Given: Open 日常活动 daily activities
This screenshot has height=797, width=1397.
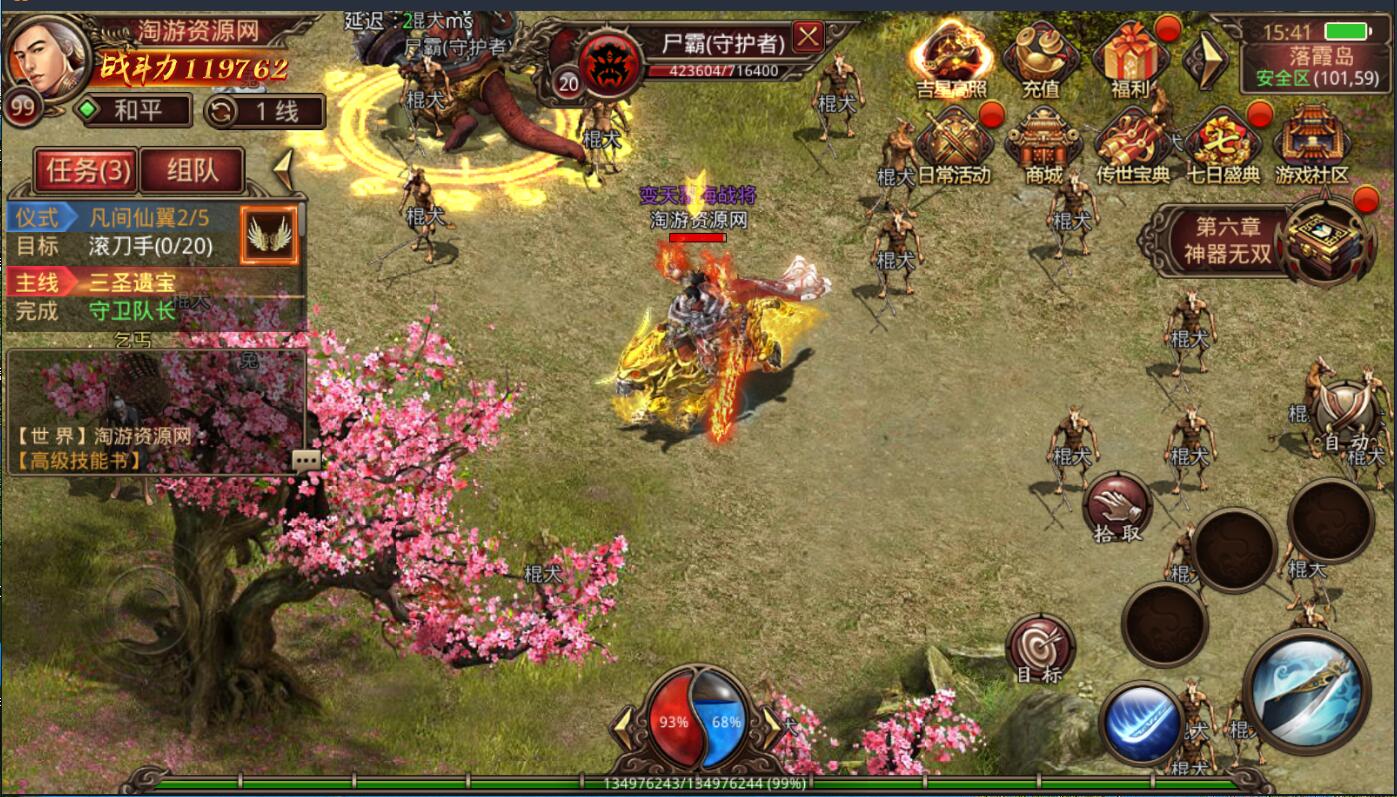Looking at the screenshot, I should [953, 145].
